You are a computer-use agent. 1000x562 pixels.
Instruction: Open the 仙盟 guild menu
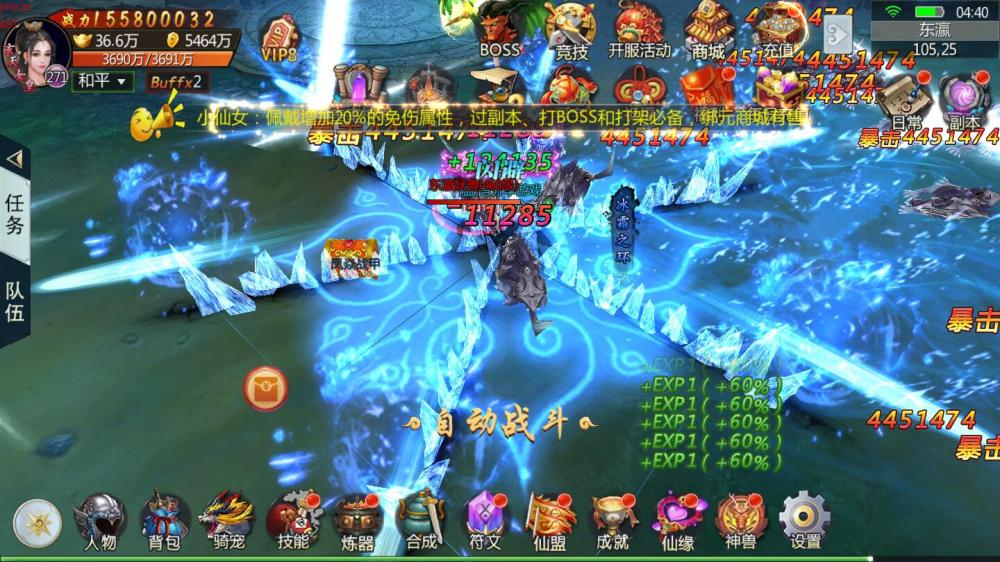(x=549, y=520)
